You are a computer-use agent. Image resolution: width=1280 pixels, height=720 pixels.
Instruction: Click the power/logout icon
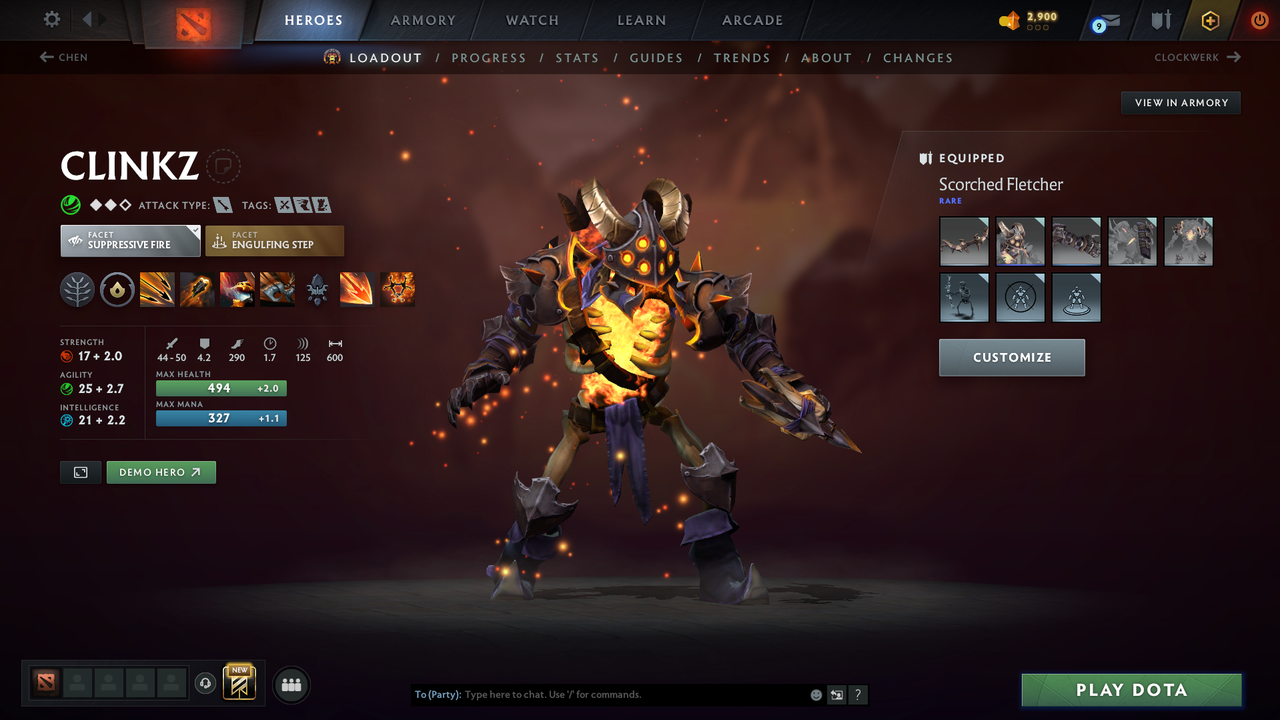pyautogui.click(x=1258, y=20)
